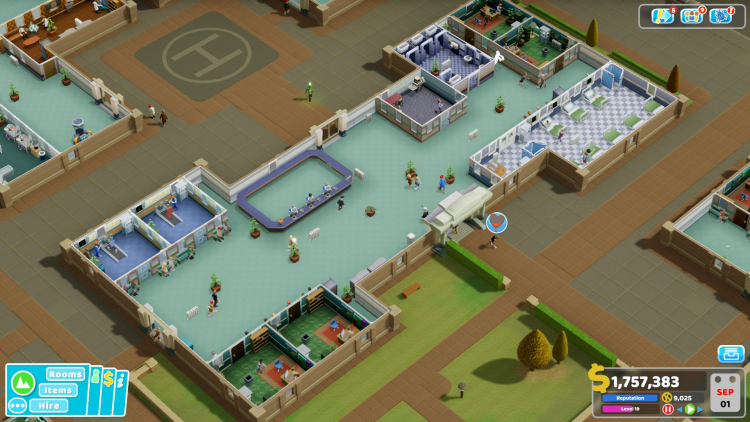Click the green play speed button
Viewport: 750px width, 422px height.
point(690,409)
